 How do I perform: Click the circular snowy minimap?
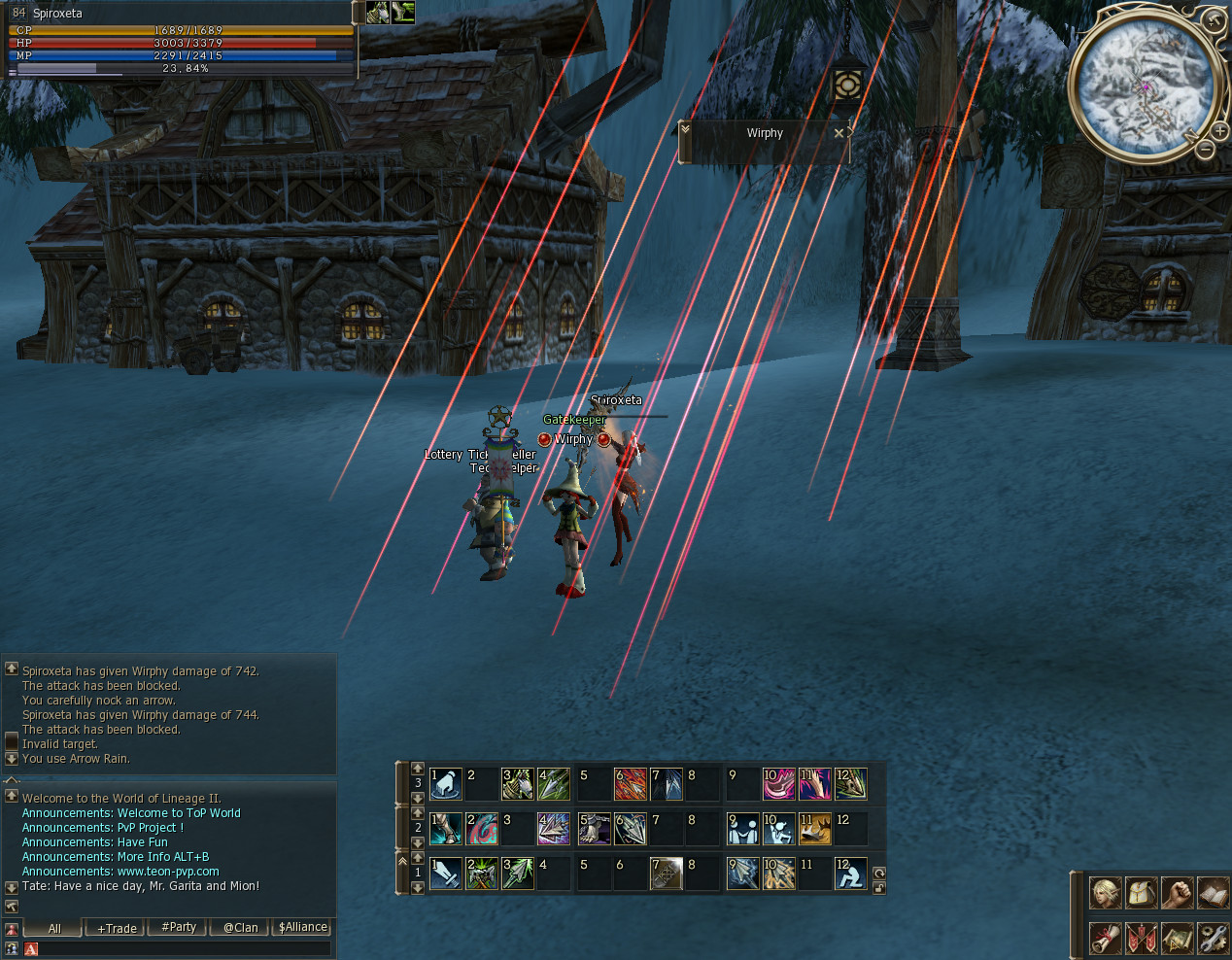(x=1145, y=86)
